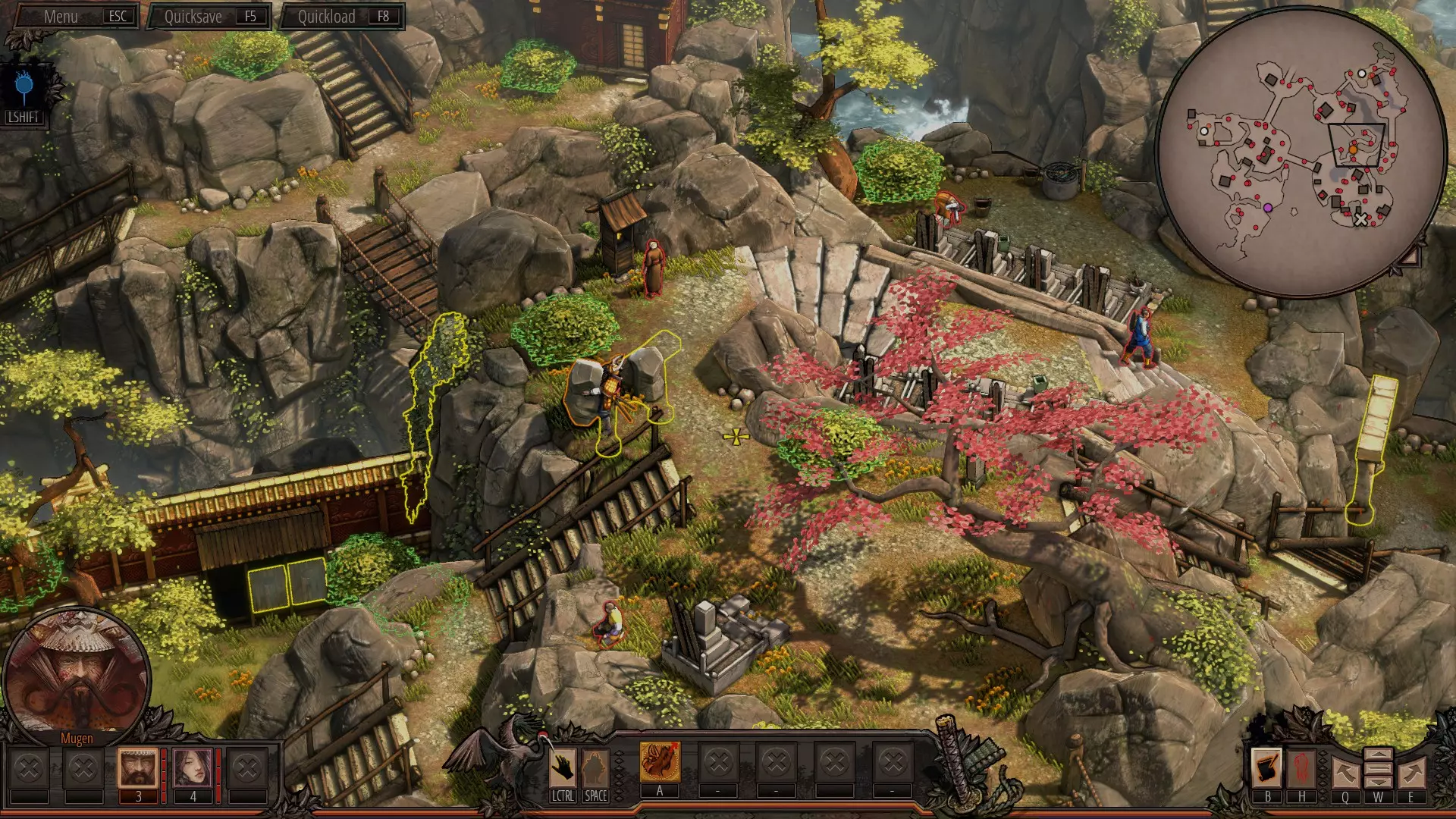Viewport: 1456px width, 819px height.
Task: Select the female character portrait slot
Action: [193, 767]
